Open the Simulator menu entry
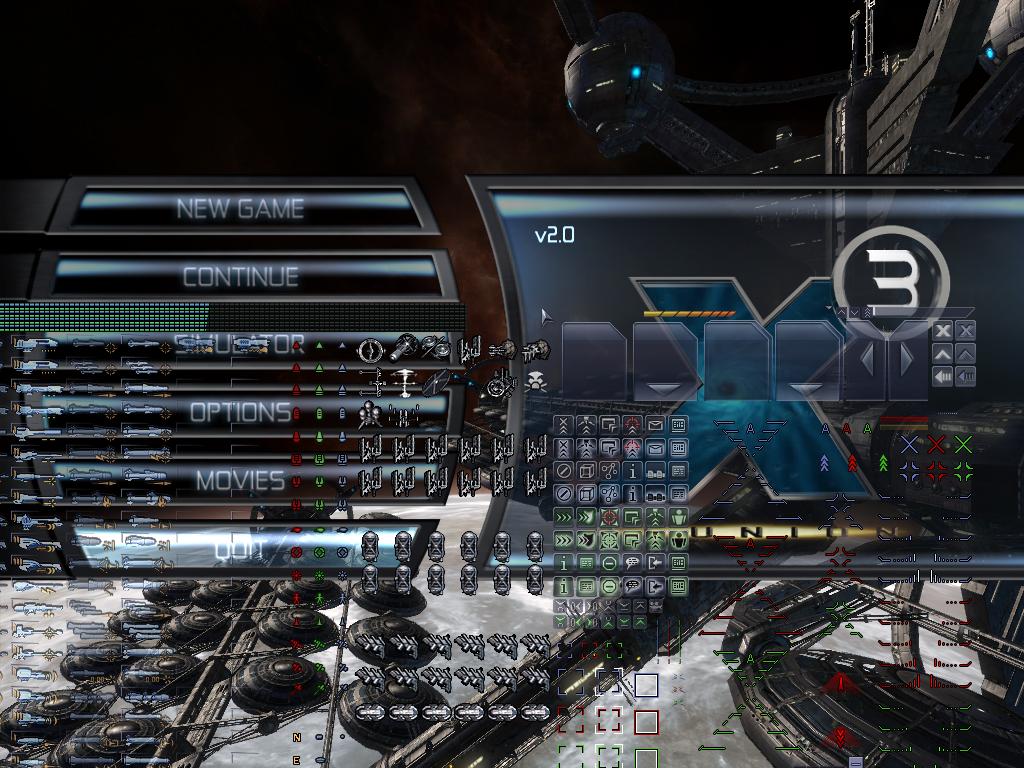This screenshot has height=768, width=1024. (x=240, y=345)
